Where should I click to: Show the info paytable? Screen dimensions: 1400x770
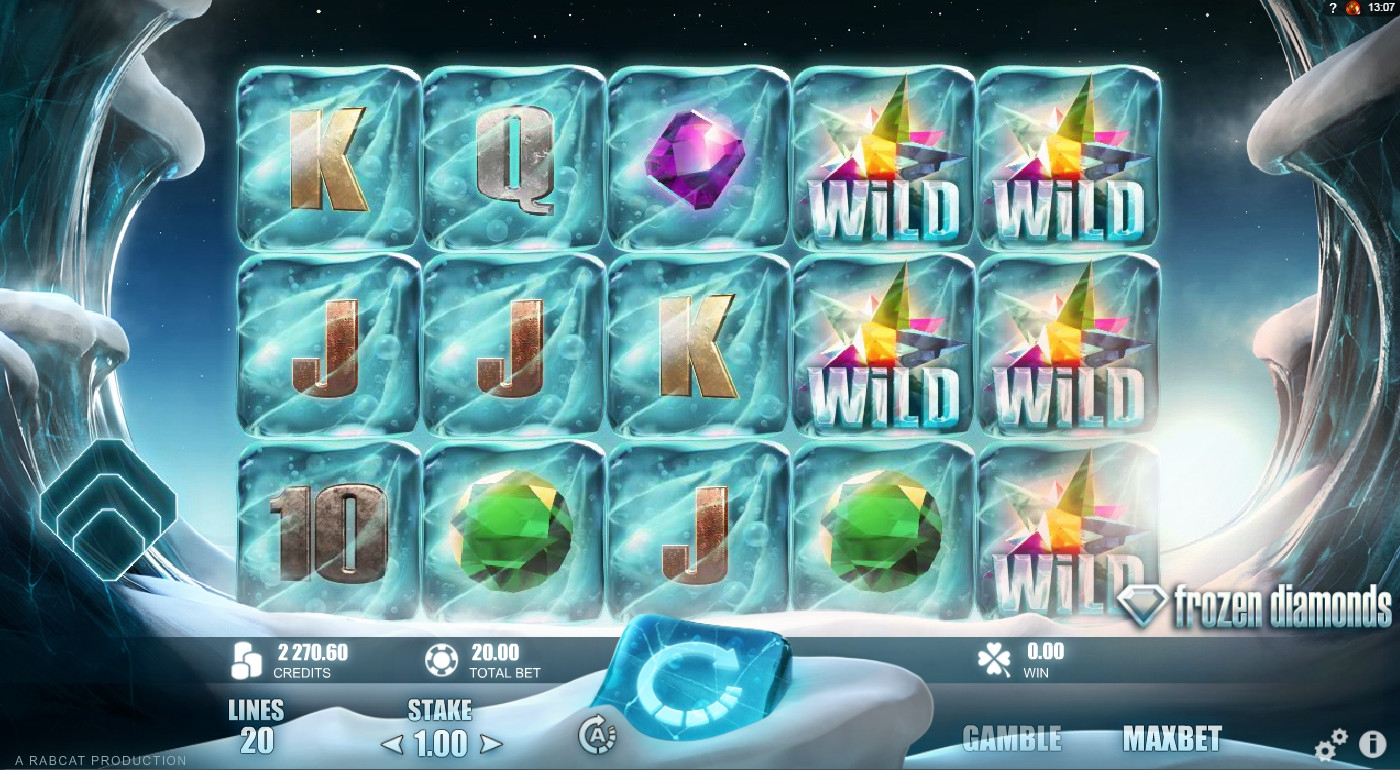(x=1372, y=744)
